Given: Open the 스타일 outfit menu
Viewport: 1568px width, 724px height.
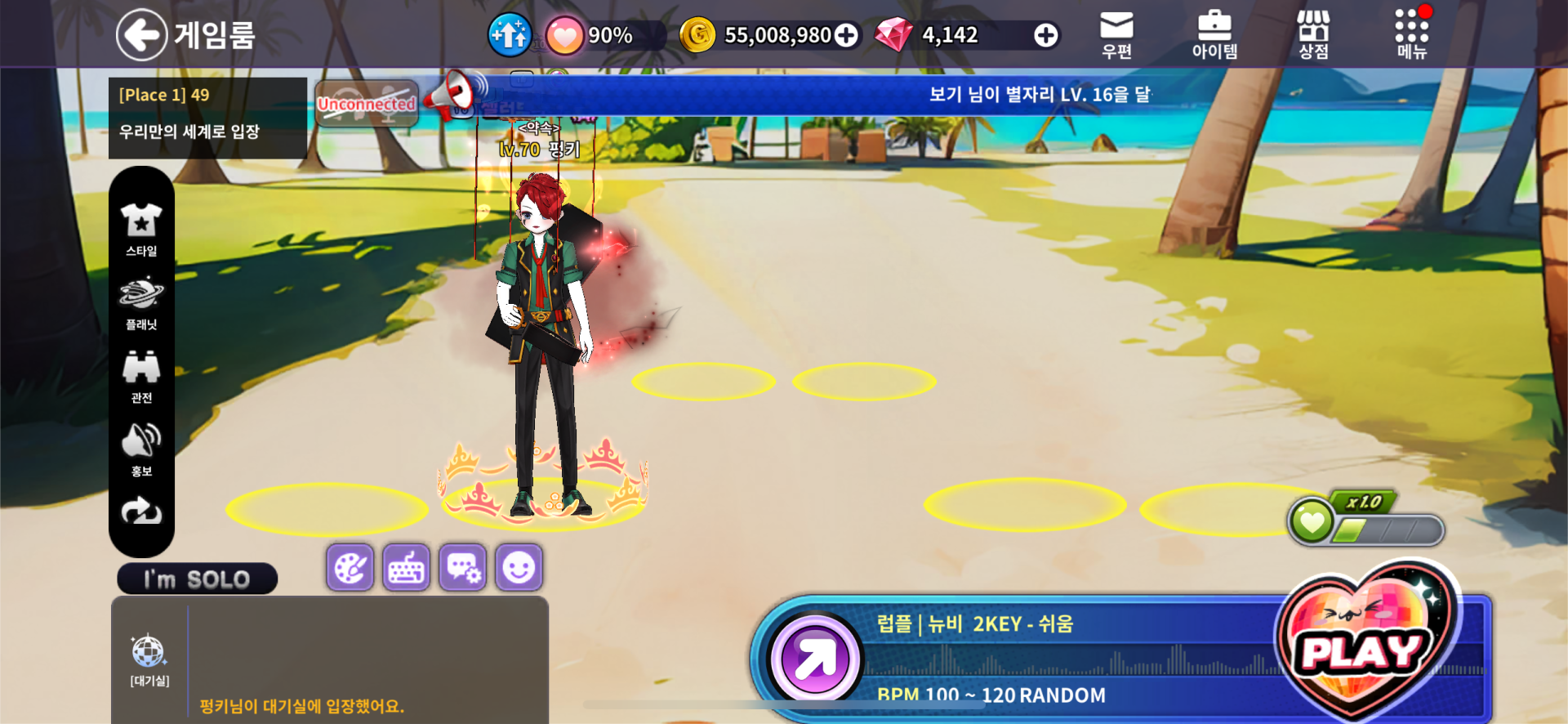Looking at the screenshot, I should [141, 229].
